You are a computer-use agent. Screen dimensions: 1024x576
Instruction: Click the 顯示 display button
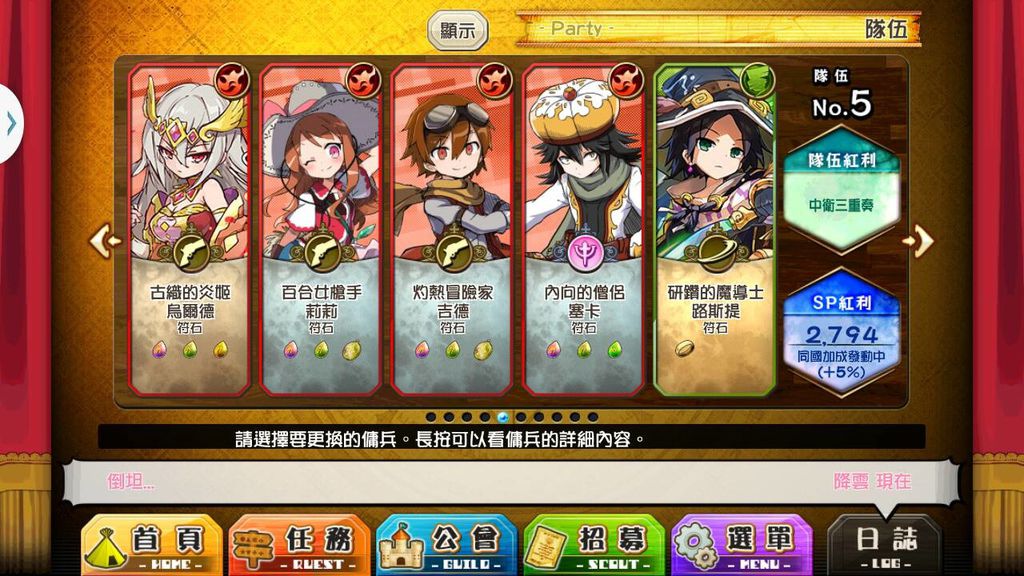pos(458,30)
